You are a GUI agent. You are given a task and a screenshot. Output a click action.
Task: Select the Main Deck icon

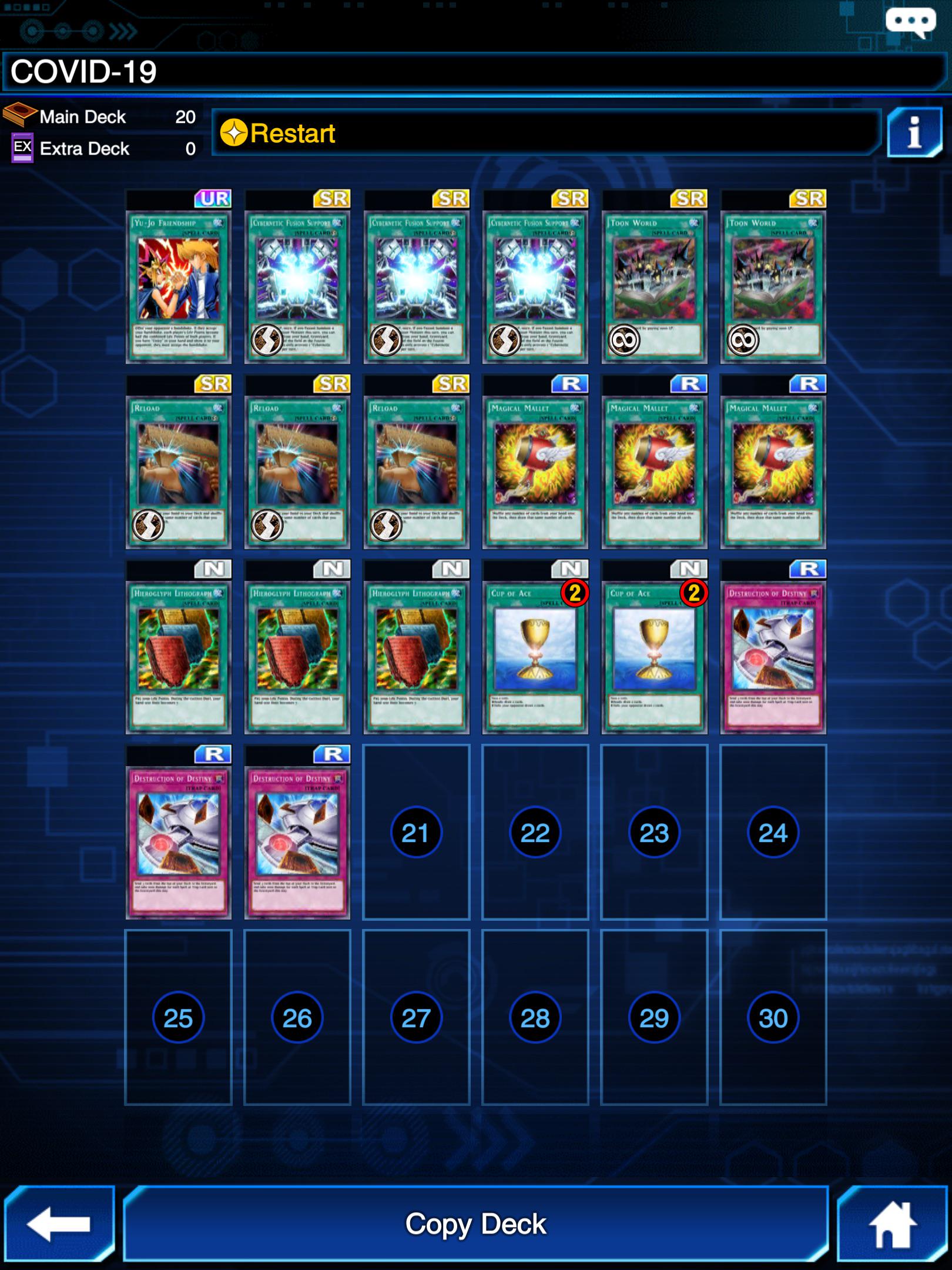click(19, 116)
